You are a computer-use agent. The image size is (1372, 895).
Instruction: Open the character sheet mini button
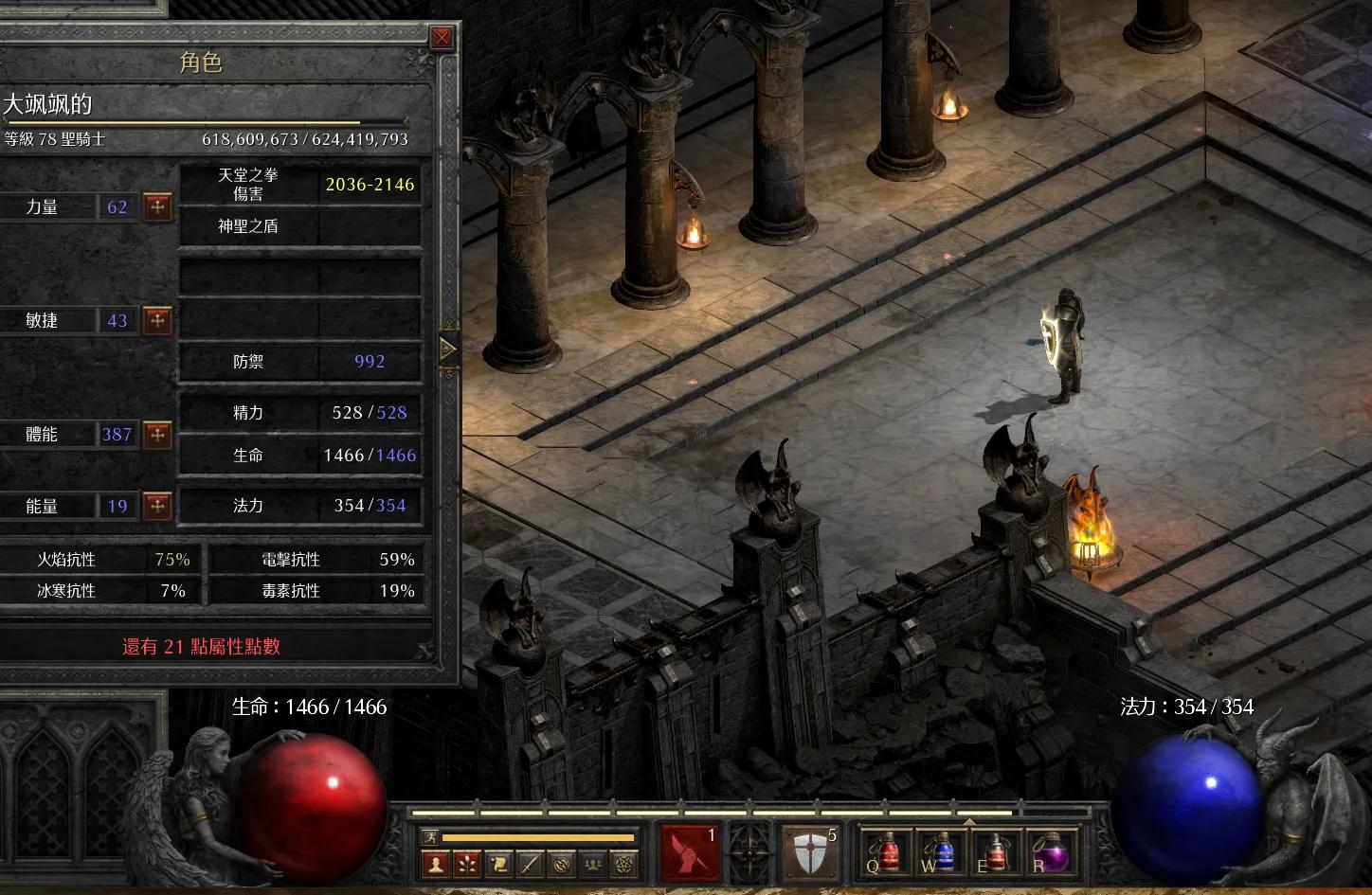click(x=436, y=864)
